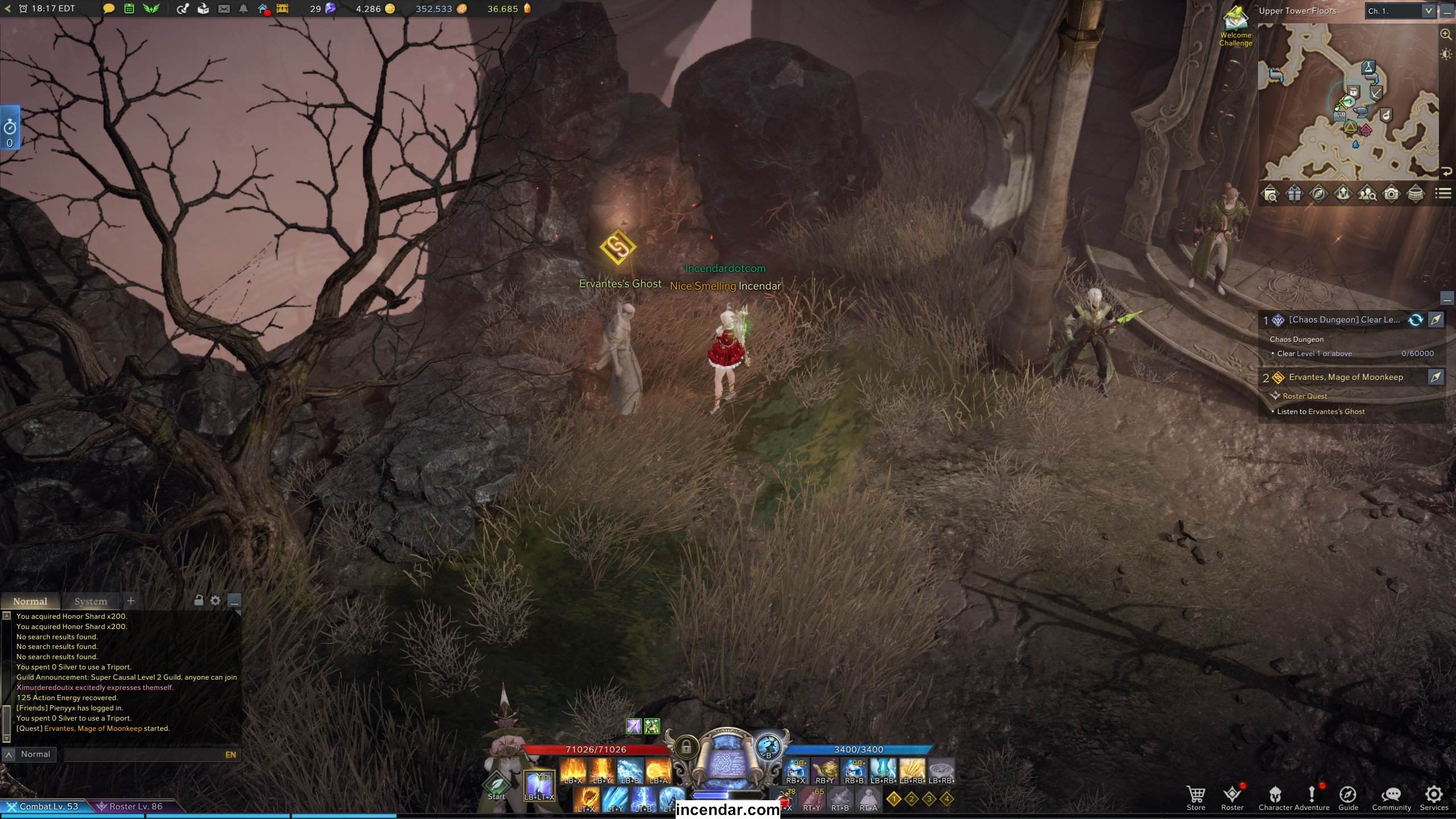The image size is (1456, 819).
Task: Open the Welcome Challenge icon
Action: click(1235, 25)
